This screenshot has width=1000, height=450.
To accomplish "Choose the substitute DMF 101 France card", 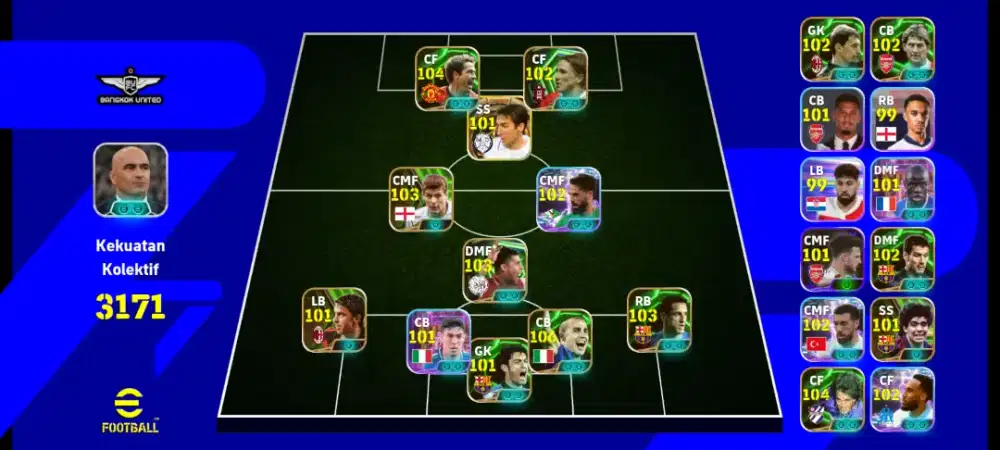I will tap(902, 189).
